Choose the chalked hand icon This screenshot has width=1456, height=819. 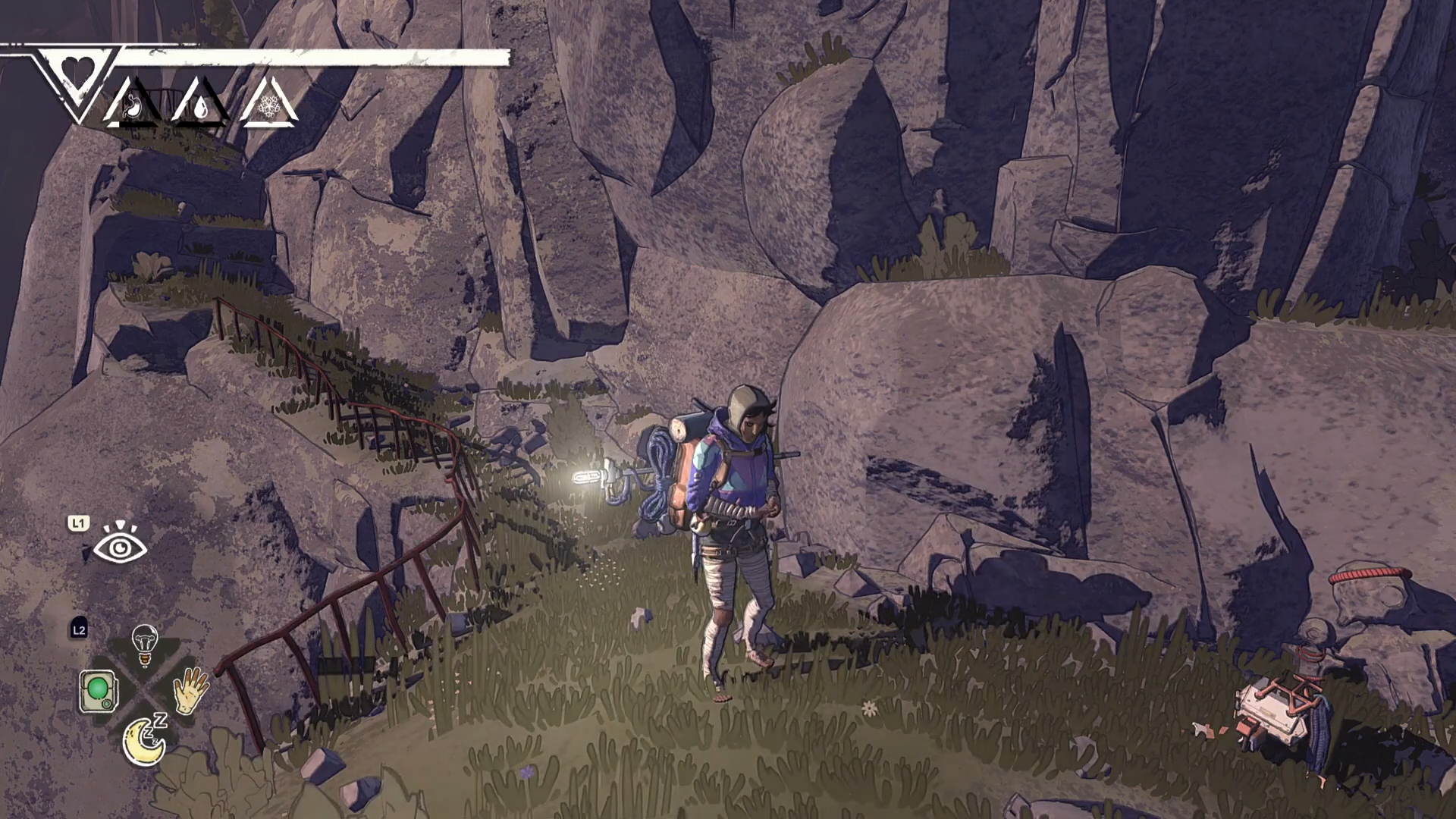click(x=191, y=690)
